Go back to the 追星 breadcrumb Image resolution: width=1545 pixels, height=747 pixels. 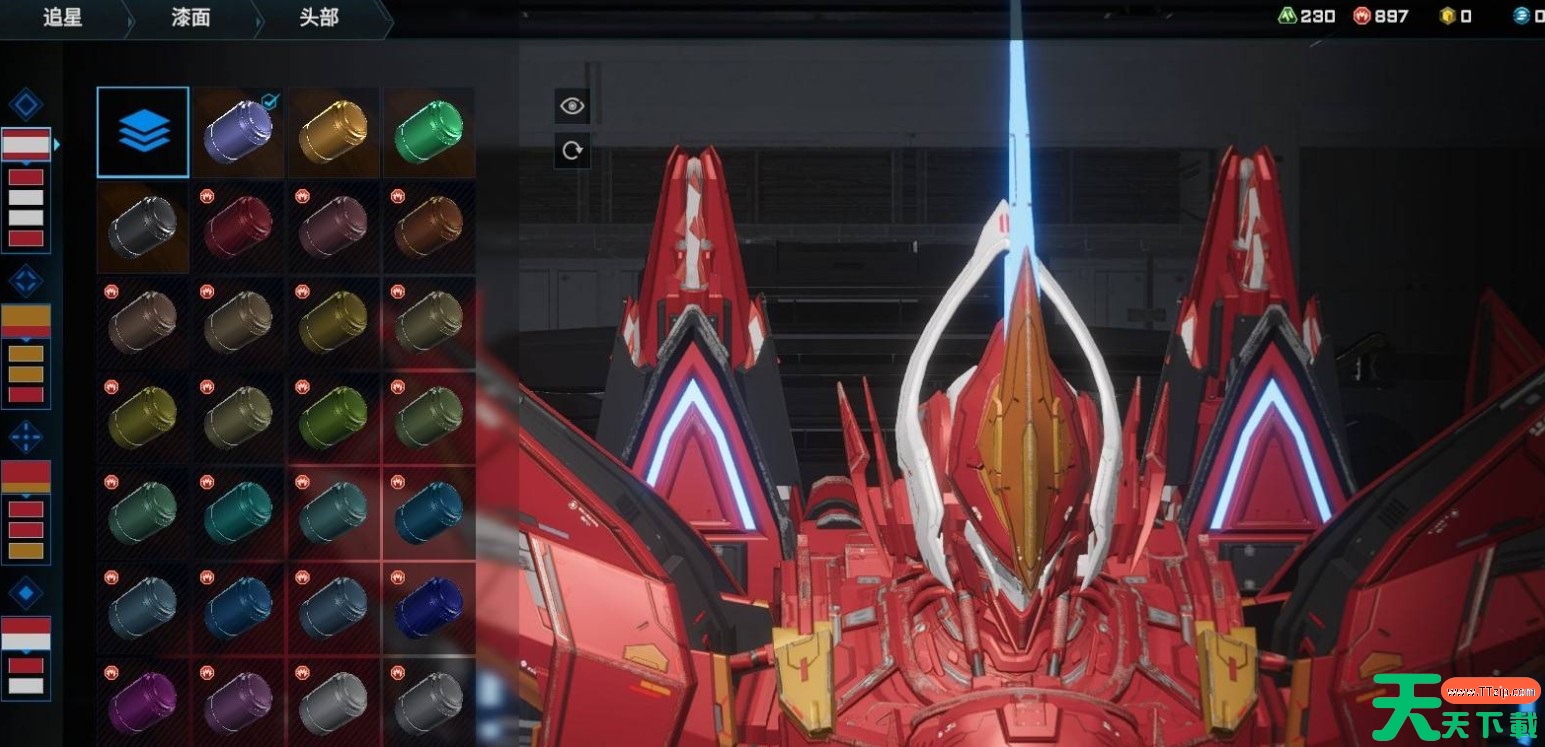click(x=63, y=18)
